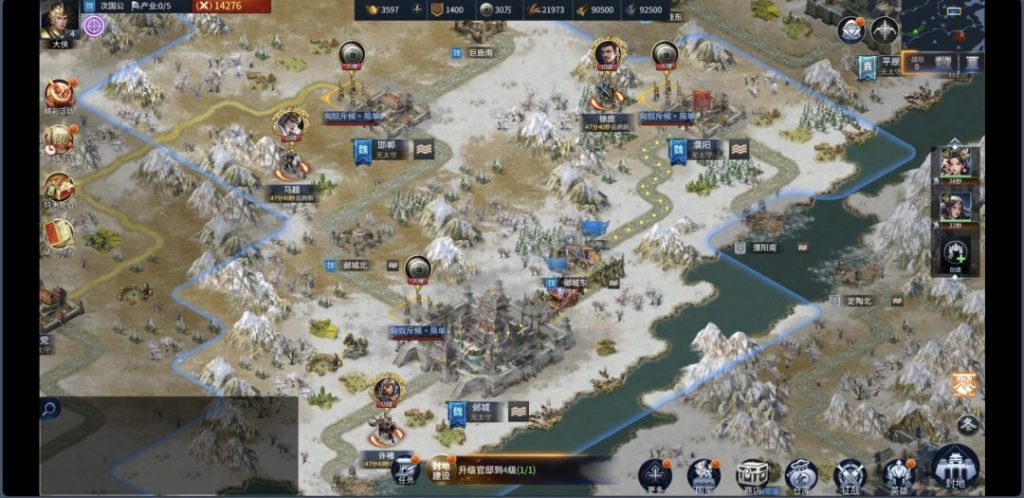Open the 军务 military affairs menu
This screenshot has width=1024, height=498.
point(655,475)
